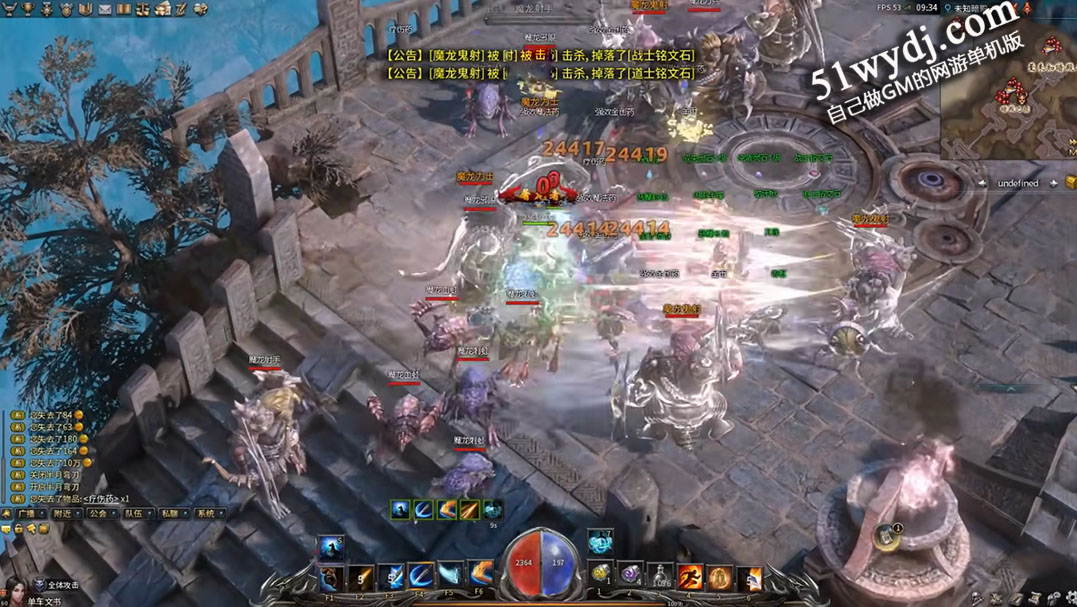Use the running figure item in slot 4

click(690, 577)
